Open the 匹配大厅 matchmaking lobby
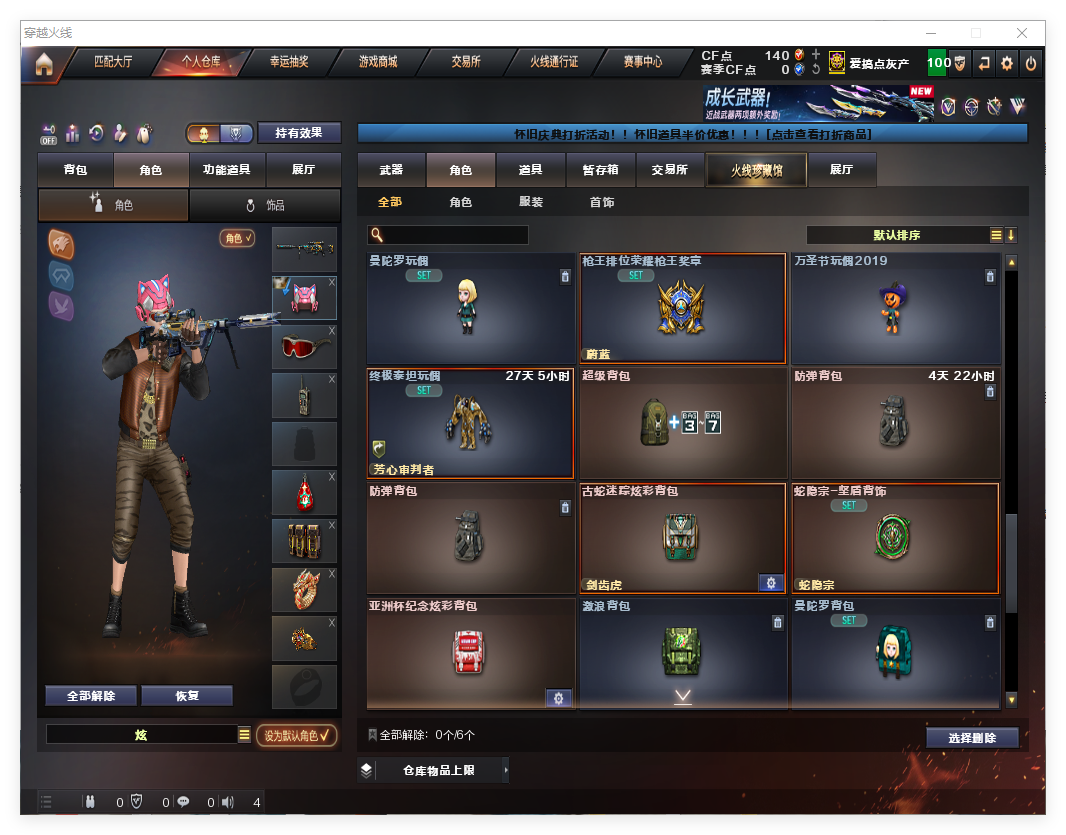This screenshot has width=1066, height=835. (112, 62)
